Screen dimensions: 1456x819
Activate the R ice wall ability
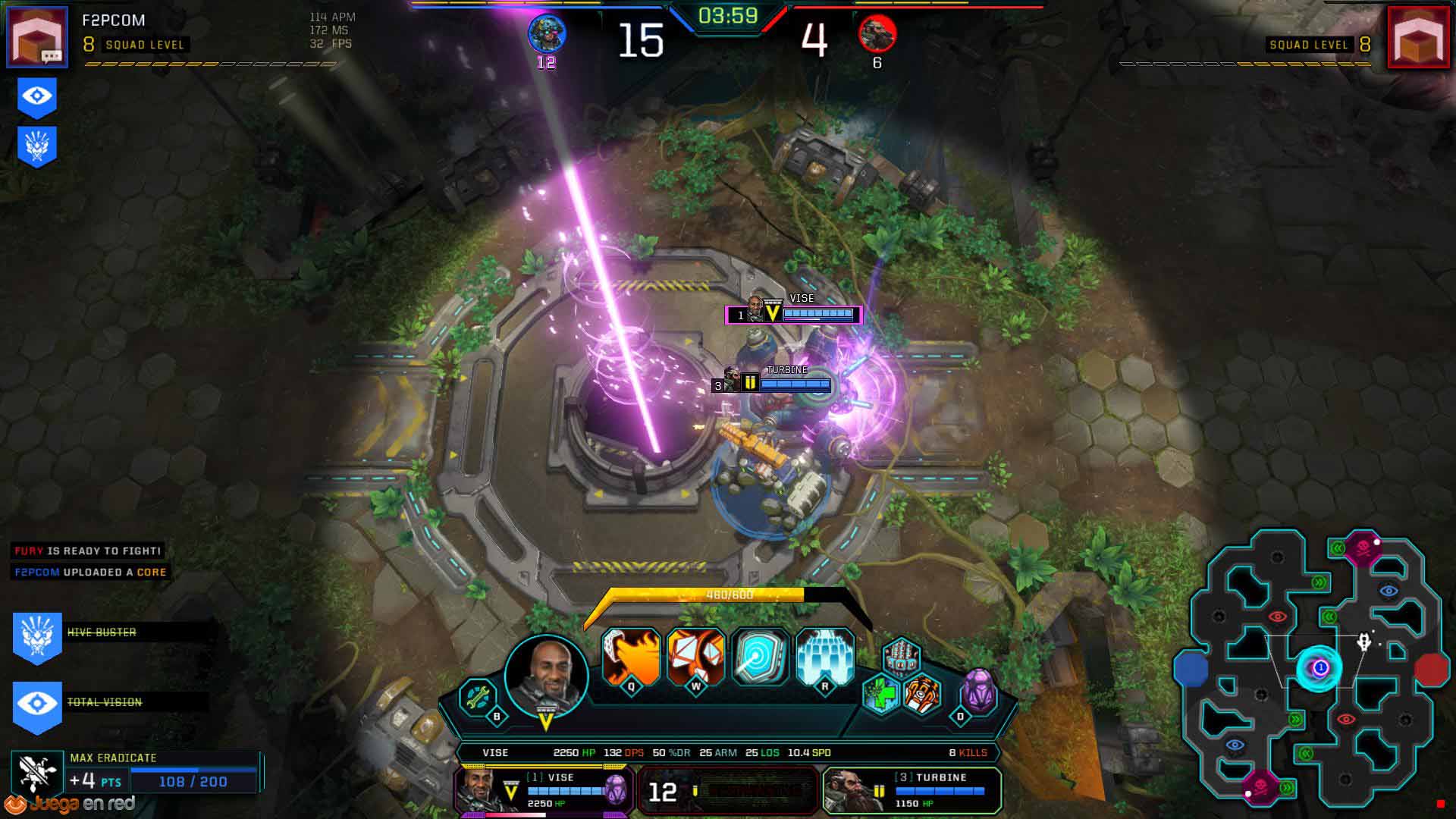825,657
